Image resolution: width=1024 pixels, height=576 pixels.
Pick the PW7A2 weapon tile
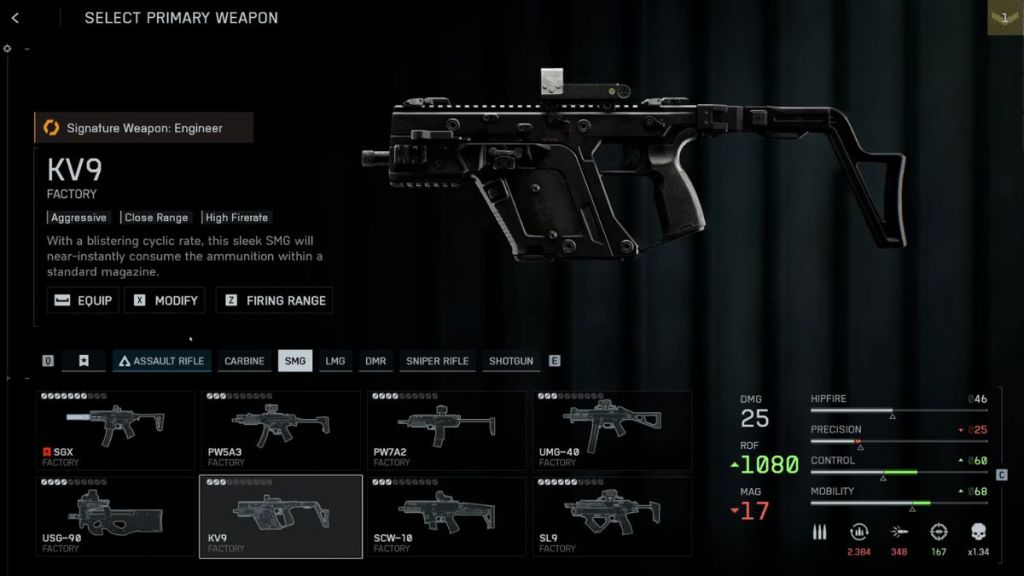pos(446,431)
